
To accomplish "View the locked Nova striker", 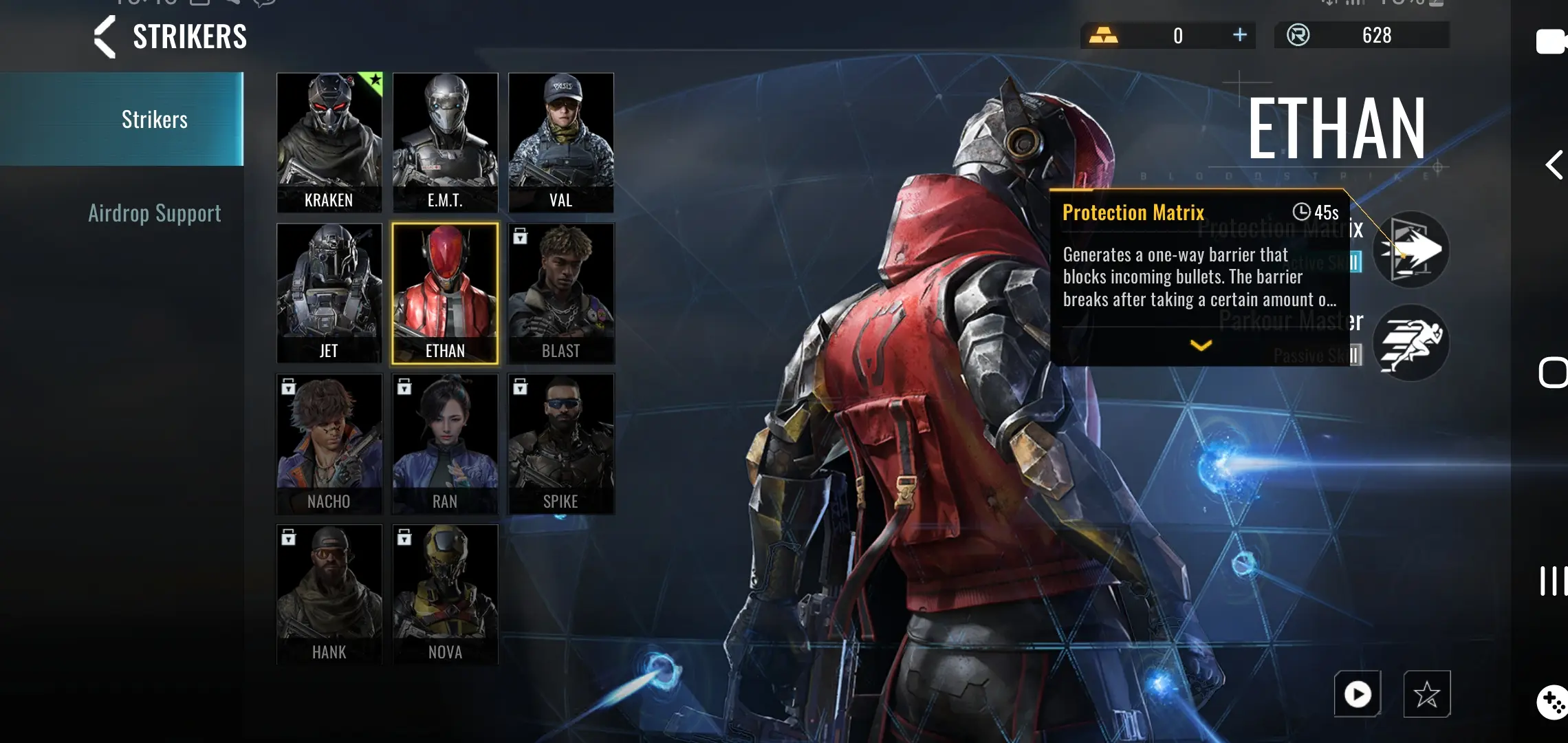I will click(x=445, y=594).
